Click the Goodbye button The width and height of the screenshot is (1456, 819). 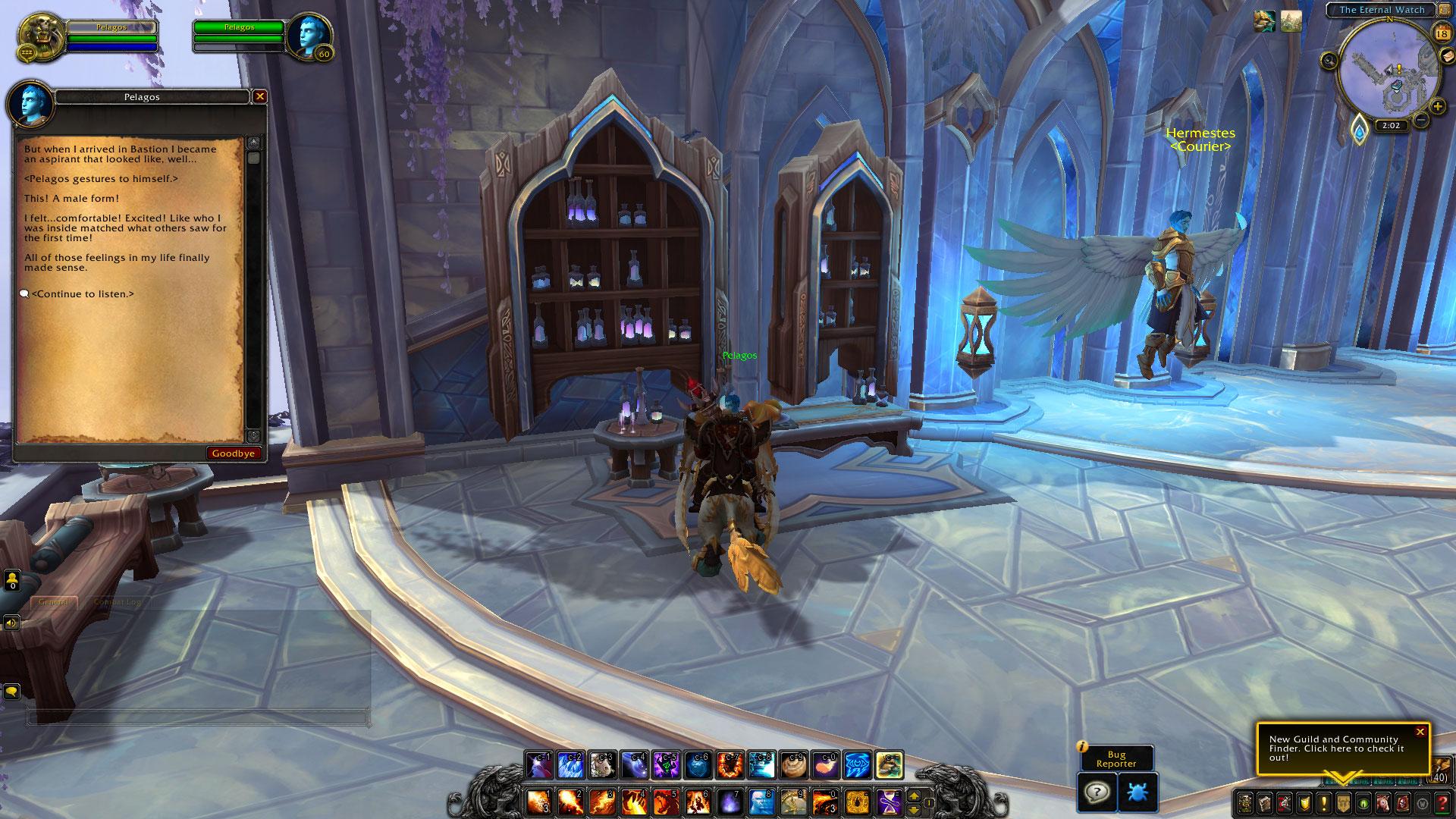click(234, 453)
